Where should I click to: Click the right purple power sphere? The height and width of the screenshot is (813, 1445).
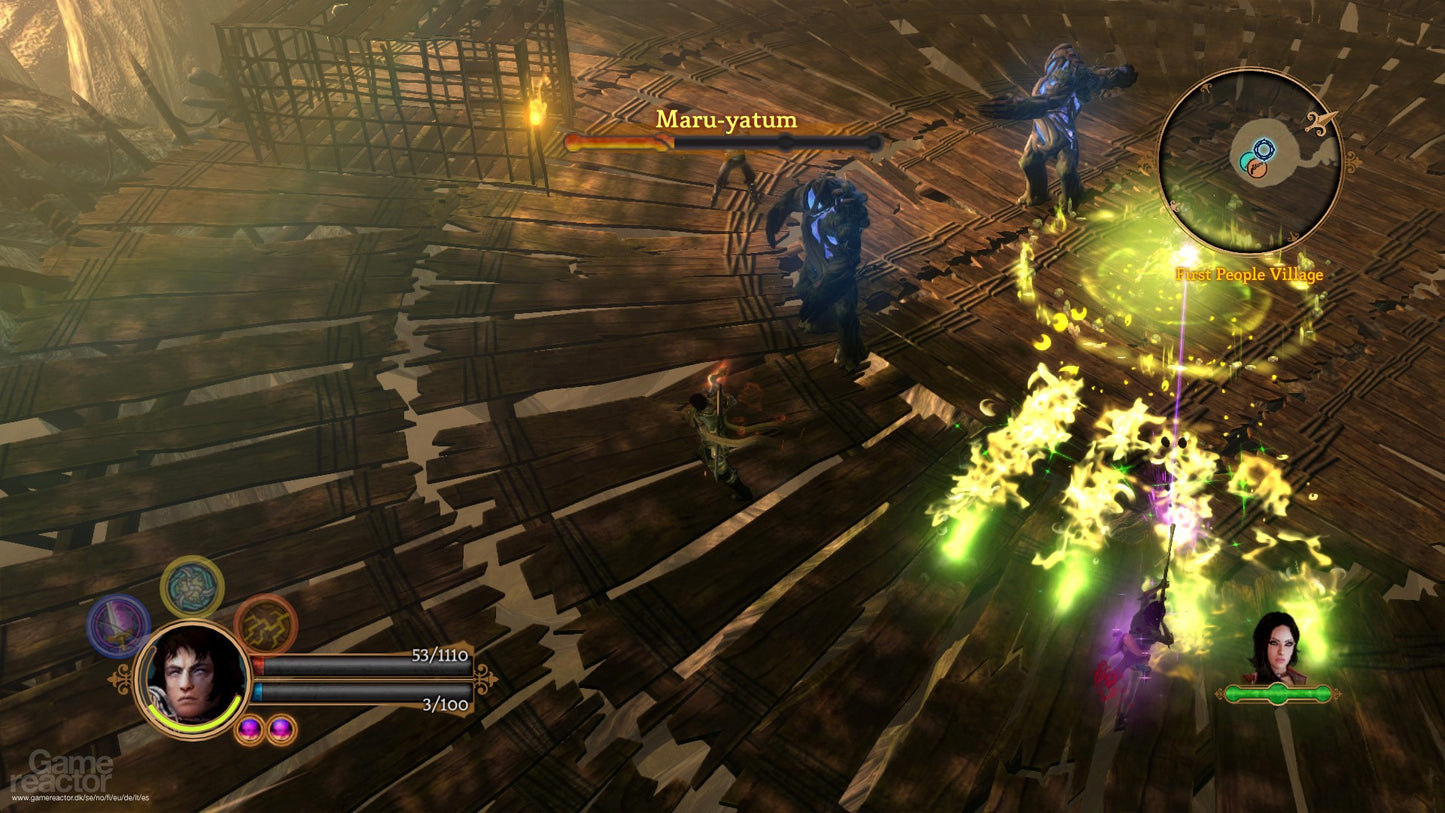(x=279, y=727)
